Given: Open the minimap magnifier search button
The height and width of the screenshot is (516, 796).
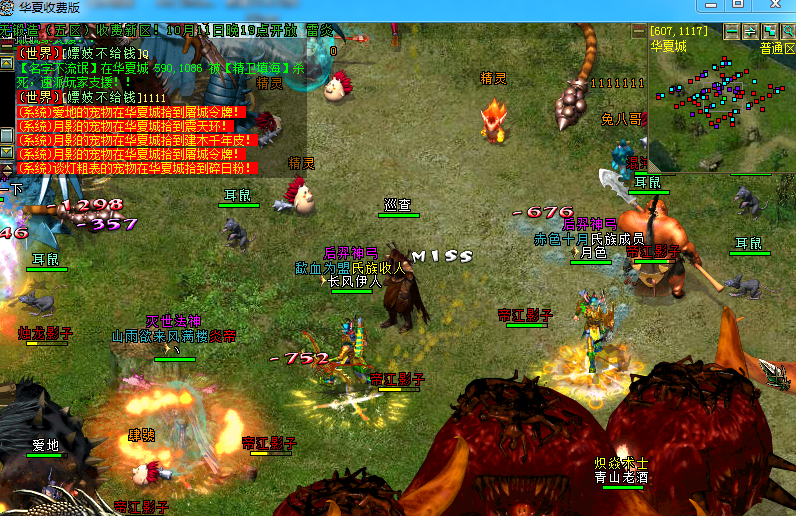Looking at the screenshot, I should pyautogui.click(x=788, y=32).
